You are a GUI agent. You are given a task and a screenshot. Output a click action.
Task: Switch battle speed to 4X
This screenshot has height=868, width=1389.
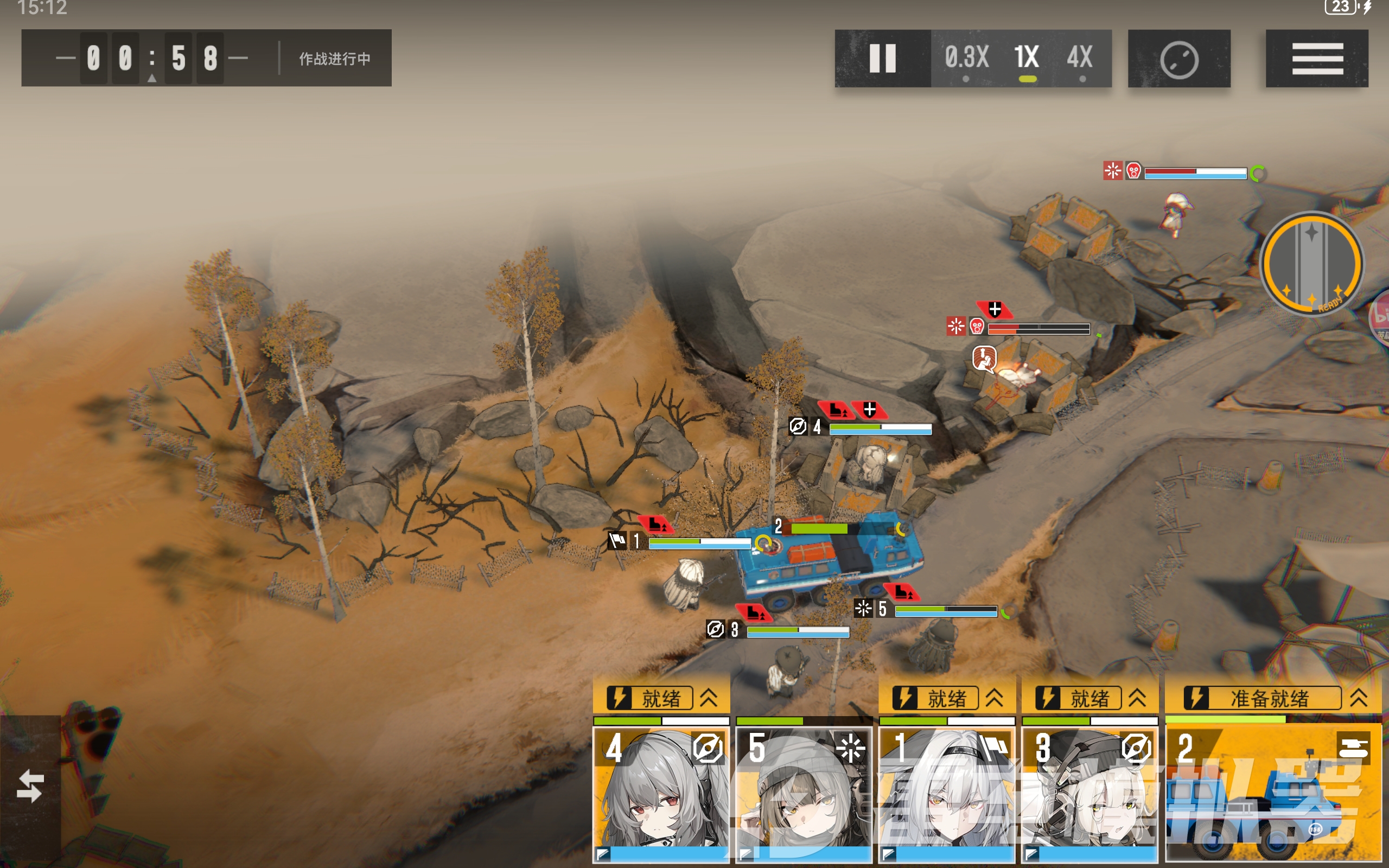pos(1080,59)
